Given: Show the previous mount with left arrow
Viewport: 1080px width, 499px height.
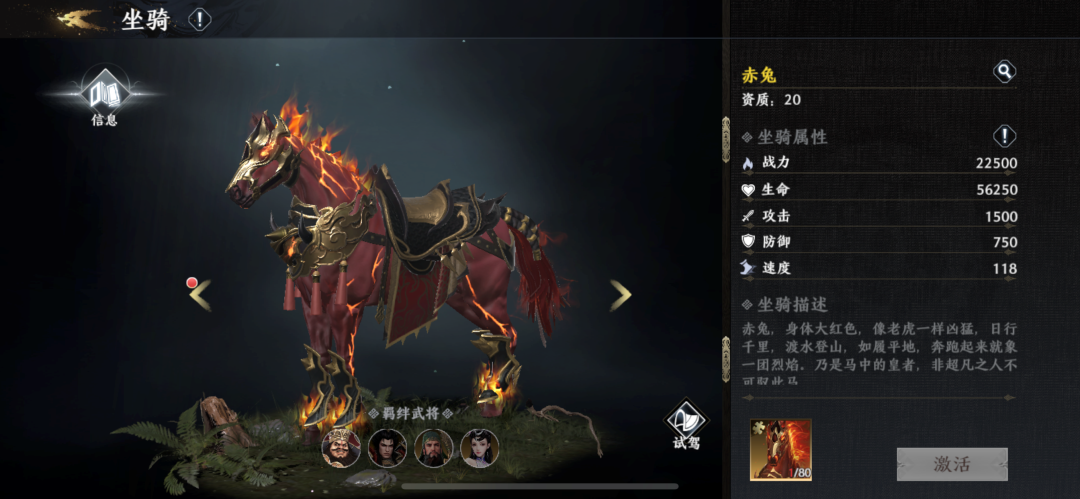Looking at the screenshot, I should click(200, 294).
